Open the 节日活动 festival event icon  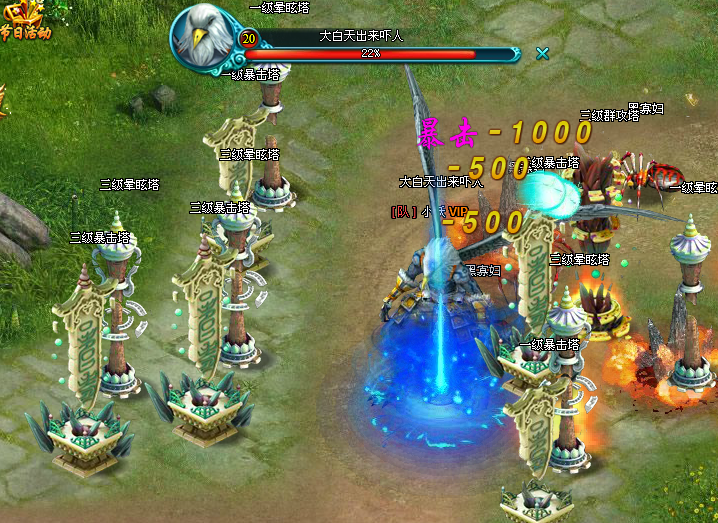[x=22, y=18]
